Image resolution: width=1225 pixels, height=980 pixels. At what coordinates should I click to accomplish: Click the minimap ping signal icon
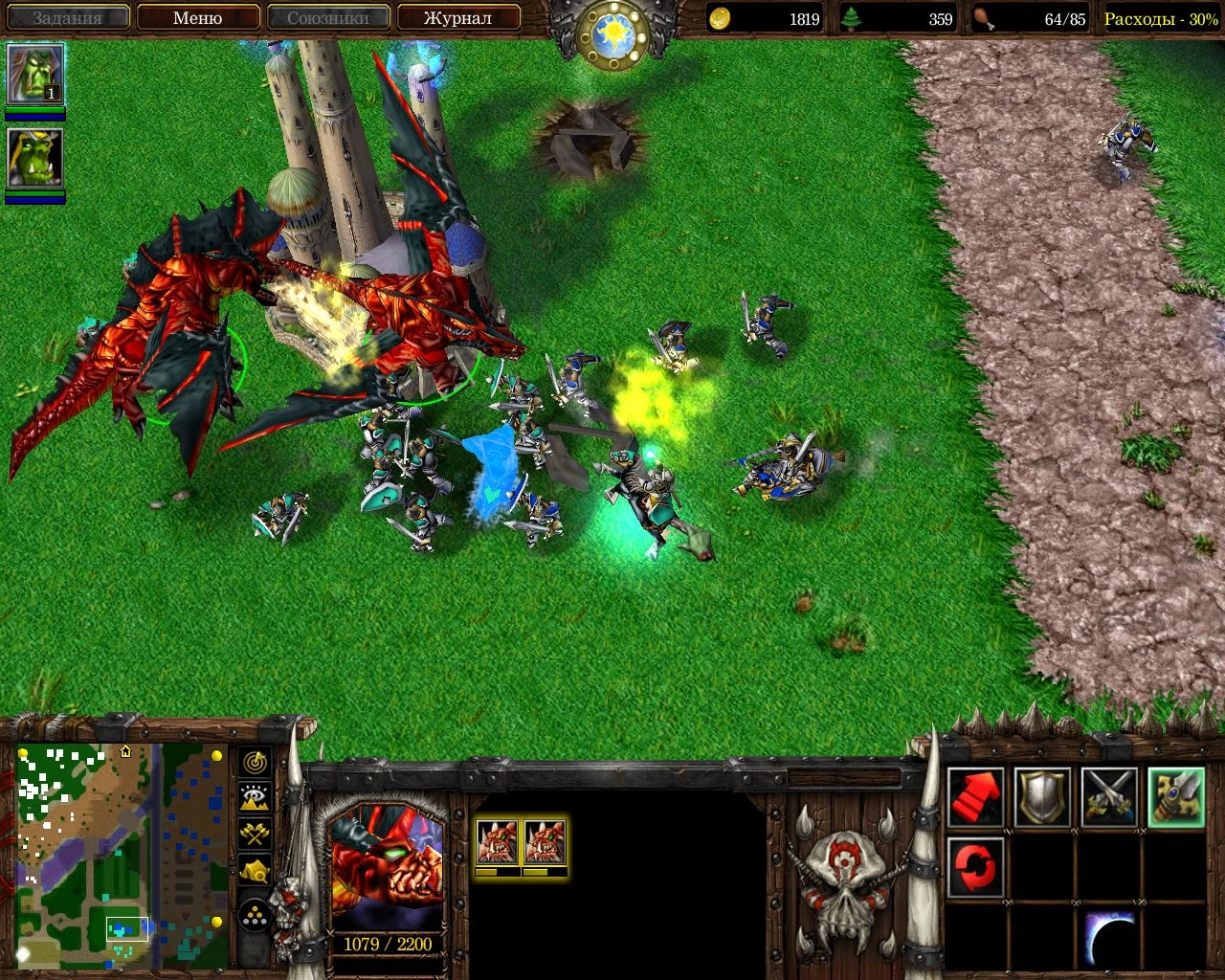tap(255, 764)
